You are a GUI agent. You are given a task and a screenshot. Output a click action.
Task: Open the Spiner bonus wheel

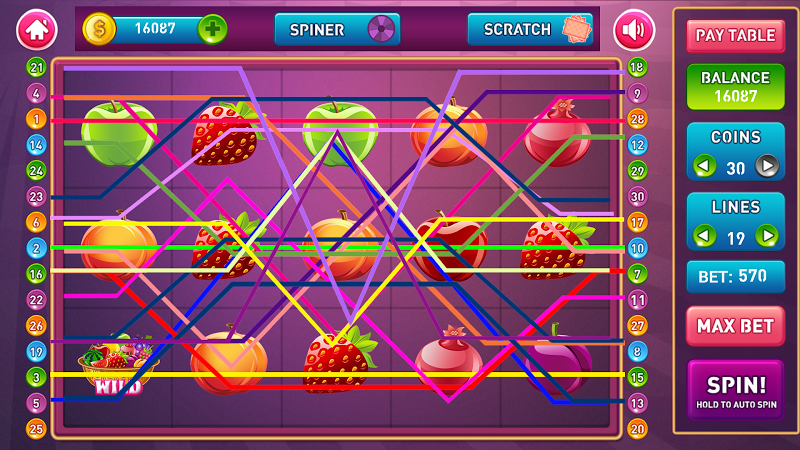337,29
